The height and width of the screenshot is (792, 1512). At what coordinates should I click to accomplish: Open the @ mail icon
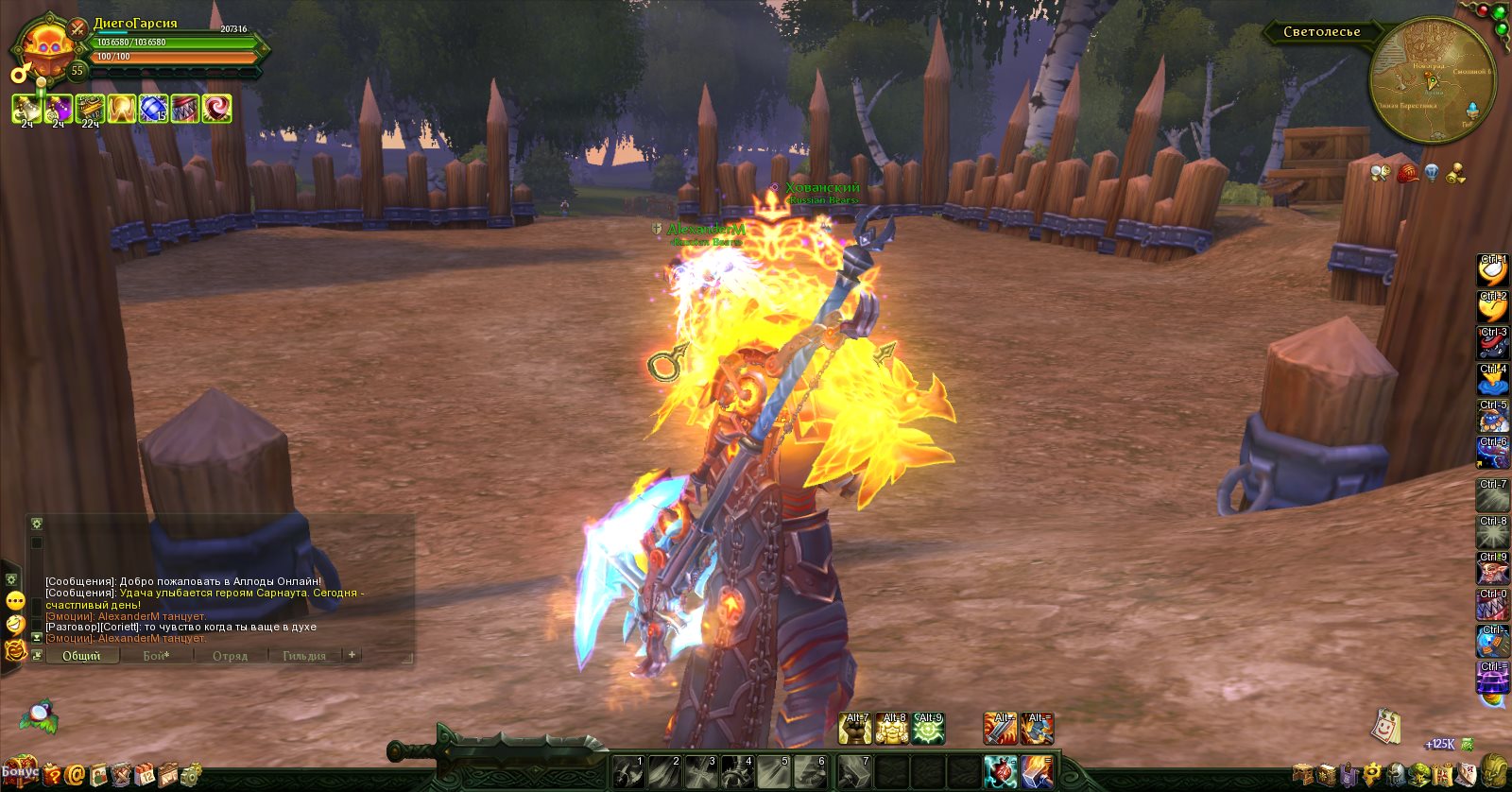tap(75, 776)
